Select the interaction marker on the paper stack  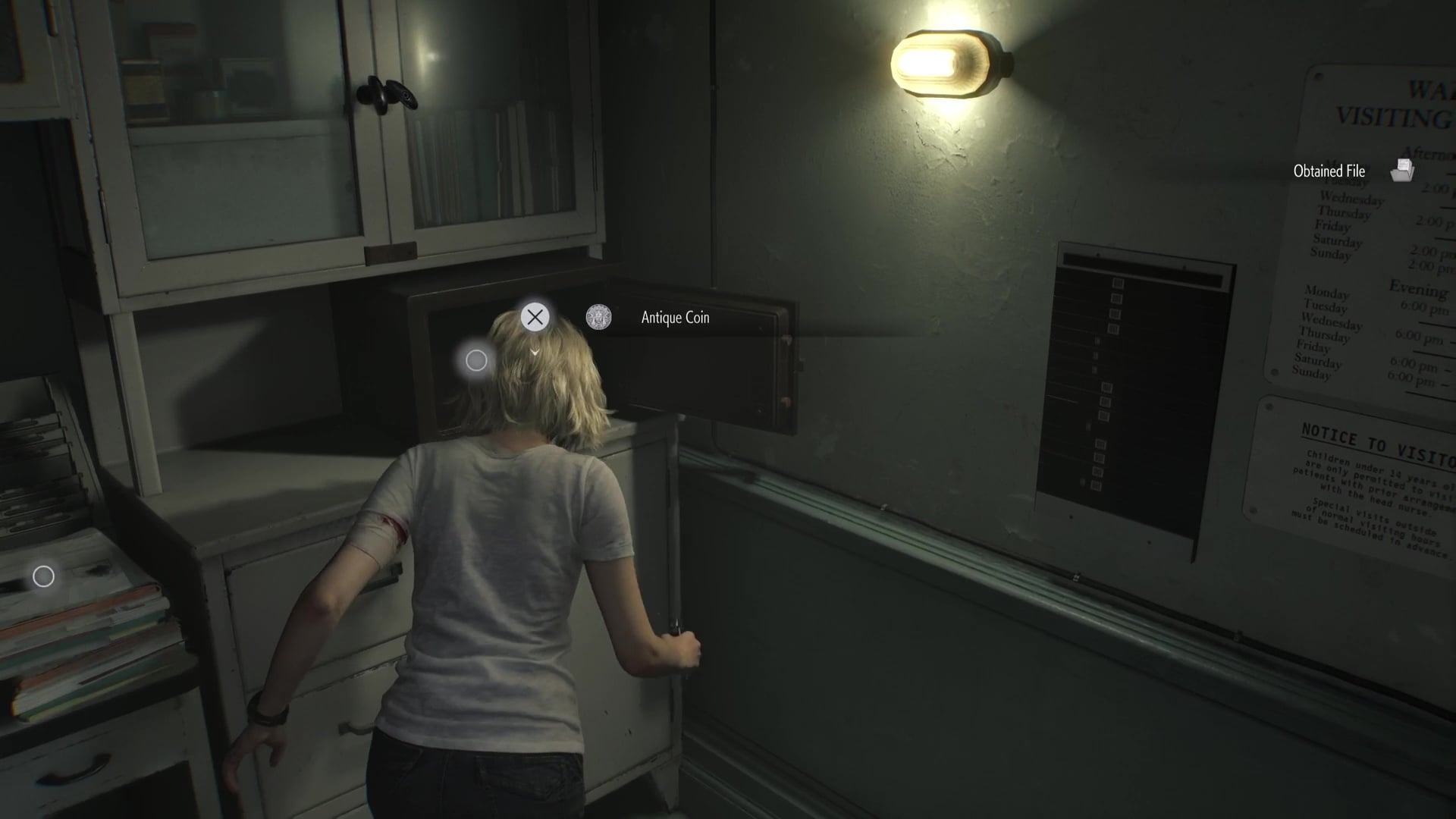coord(44,577)
